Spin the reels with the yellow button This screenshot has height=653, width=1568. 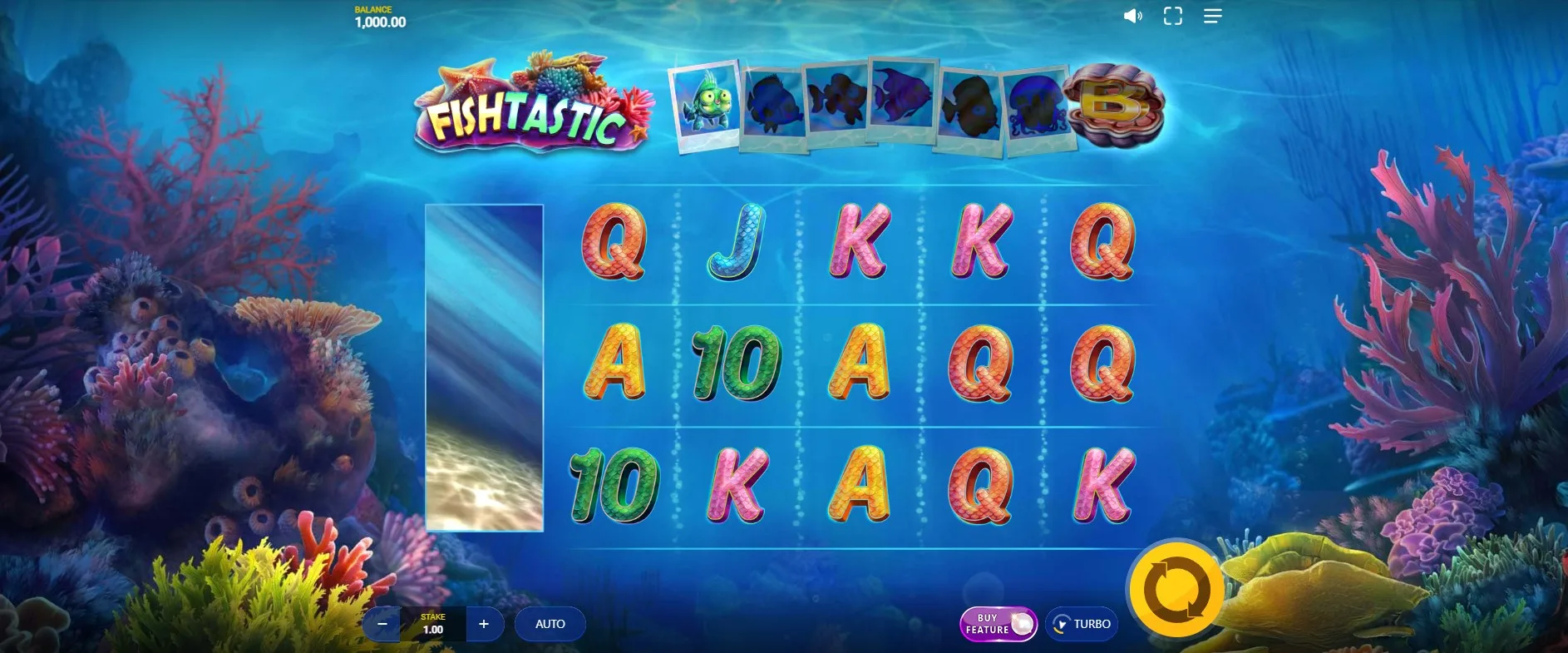click(1176, 590)
